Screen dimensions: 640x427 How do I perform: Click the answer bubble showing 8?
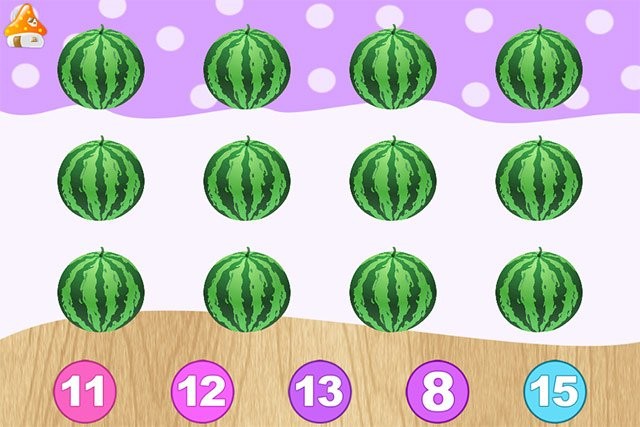(x=437, y=391)
